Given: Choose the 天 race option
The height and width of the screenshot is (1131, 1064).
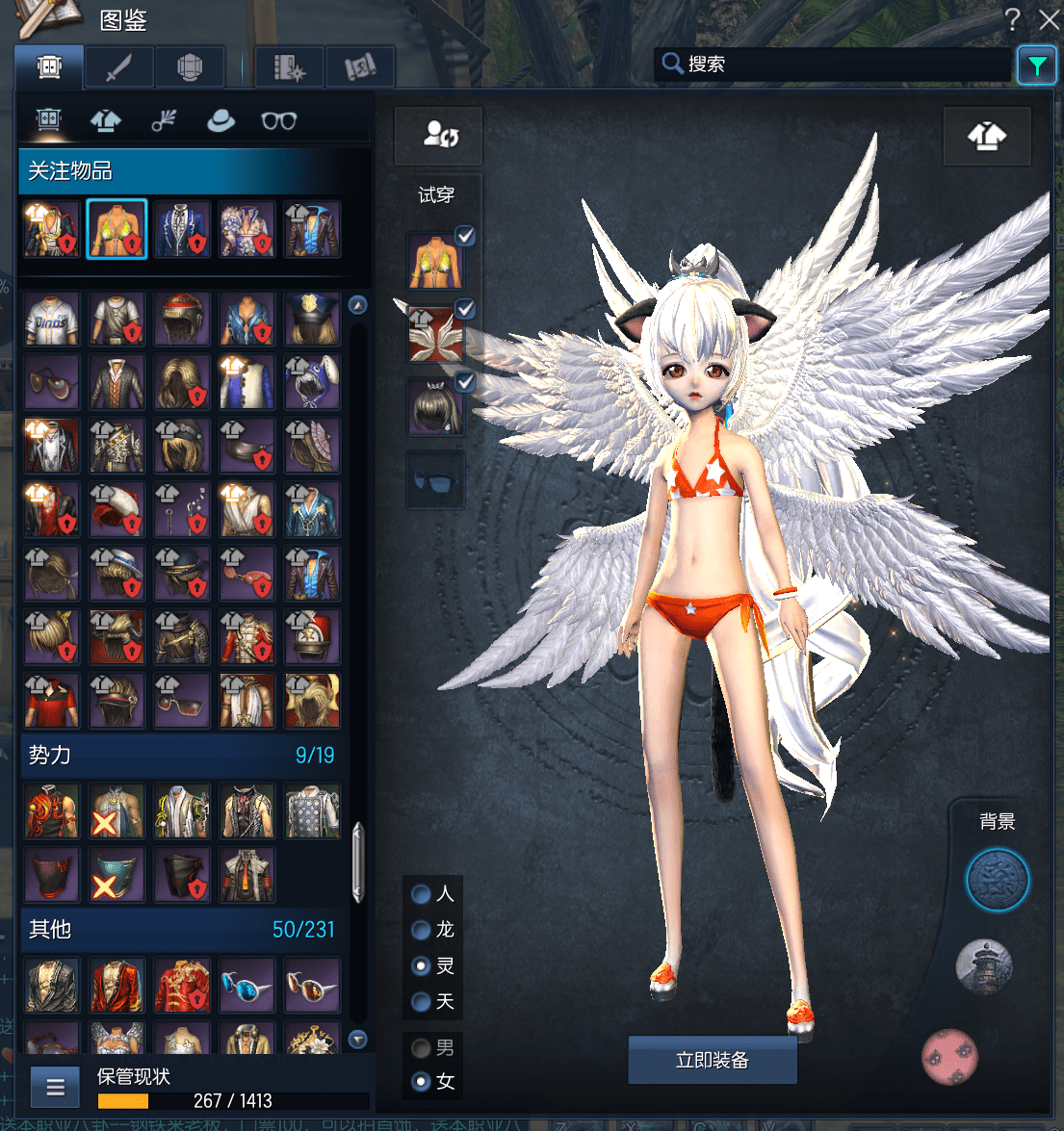Looking at the screenshot, I should (421, 1002).
